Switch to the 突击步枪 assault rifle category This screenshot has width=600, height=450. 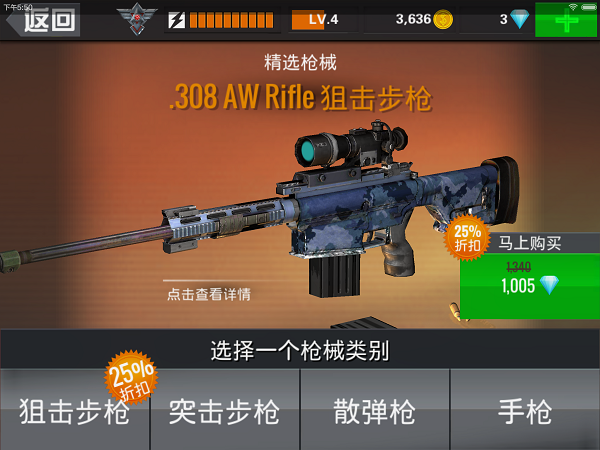click(224, 410)
